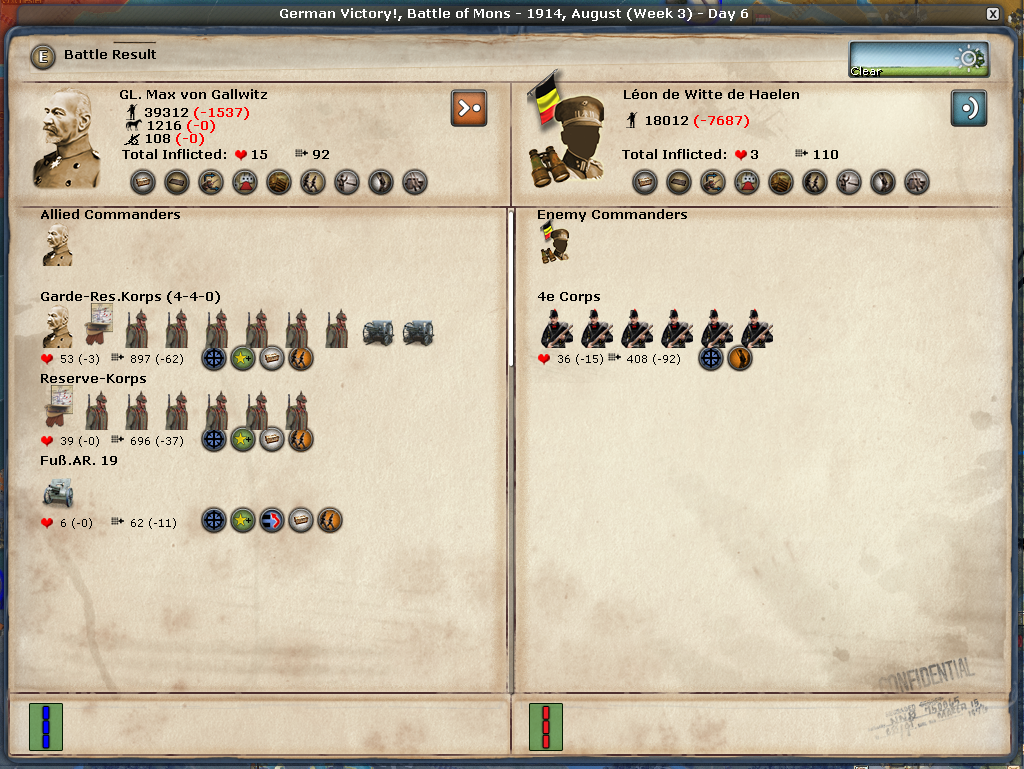
Task: Click the orange marching soldiers icon for Reserve-Korps
Action: pos(301,439)
